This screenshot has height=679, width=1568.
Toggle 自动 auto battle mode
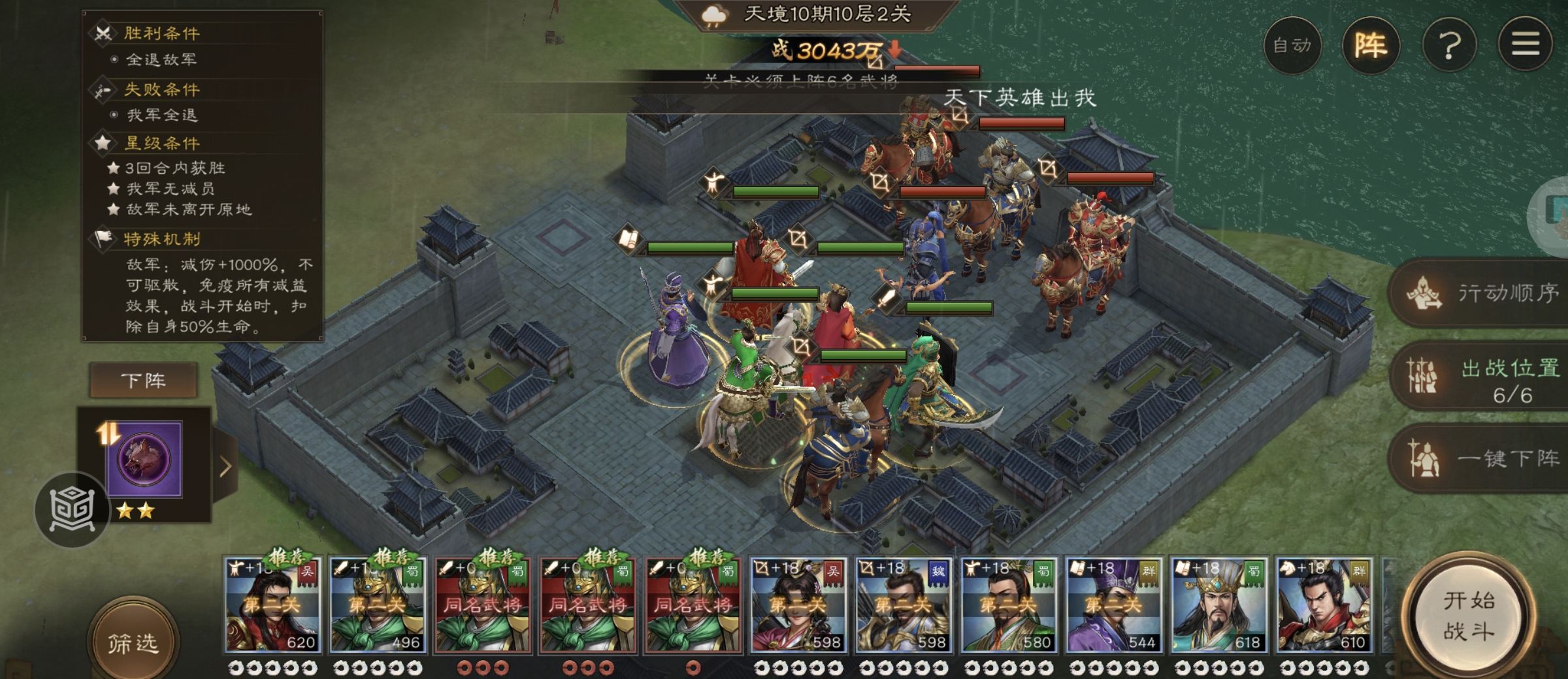click(x=1292, y=46)
